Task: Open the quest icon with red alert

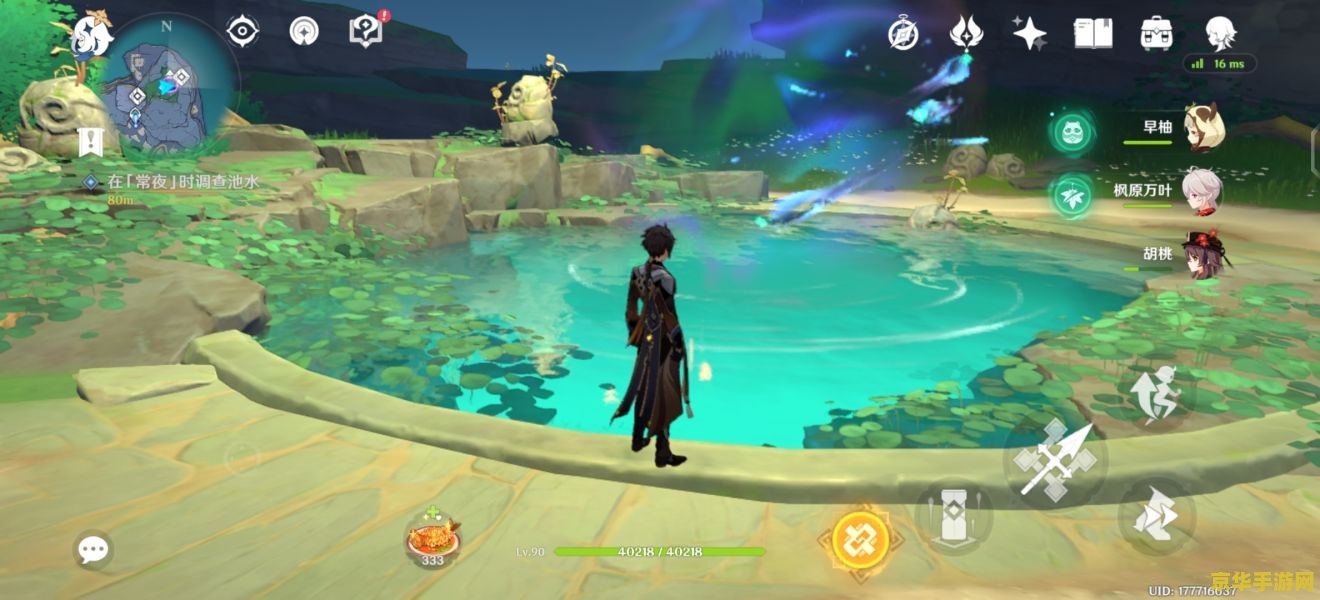Action: click(x=365, y=31)
